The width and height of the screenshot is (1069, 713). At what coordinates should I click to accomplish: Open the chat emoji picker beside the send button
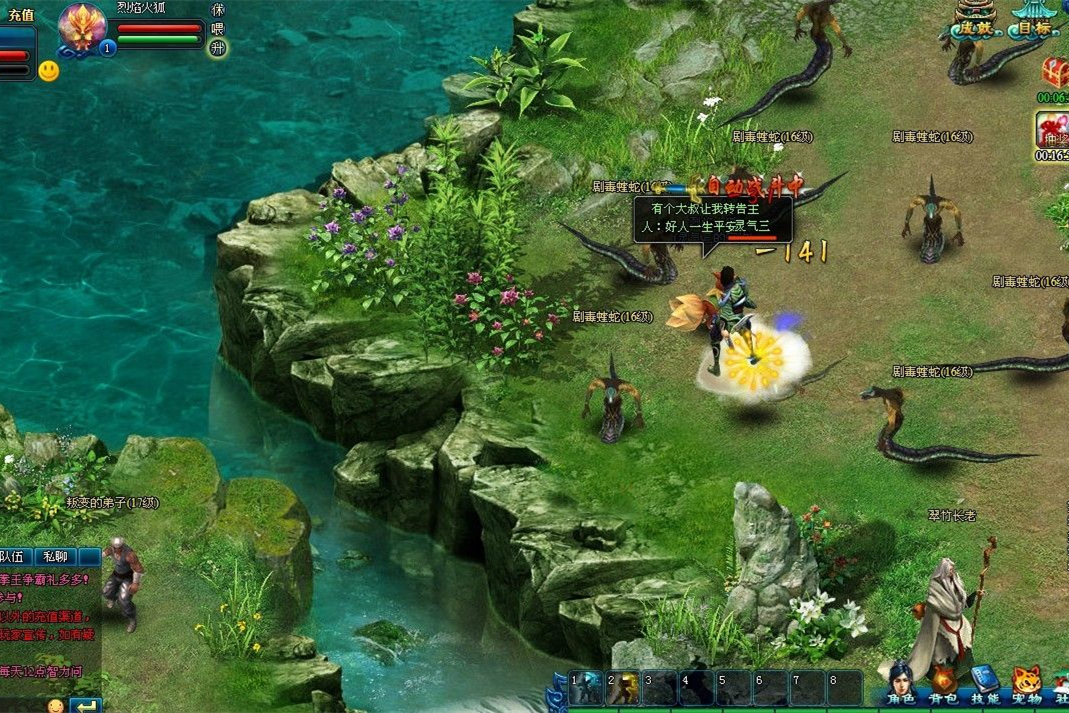tap(56, 706)
